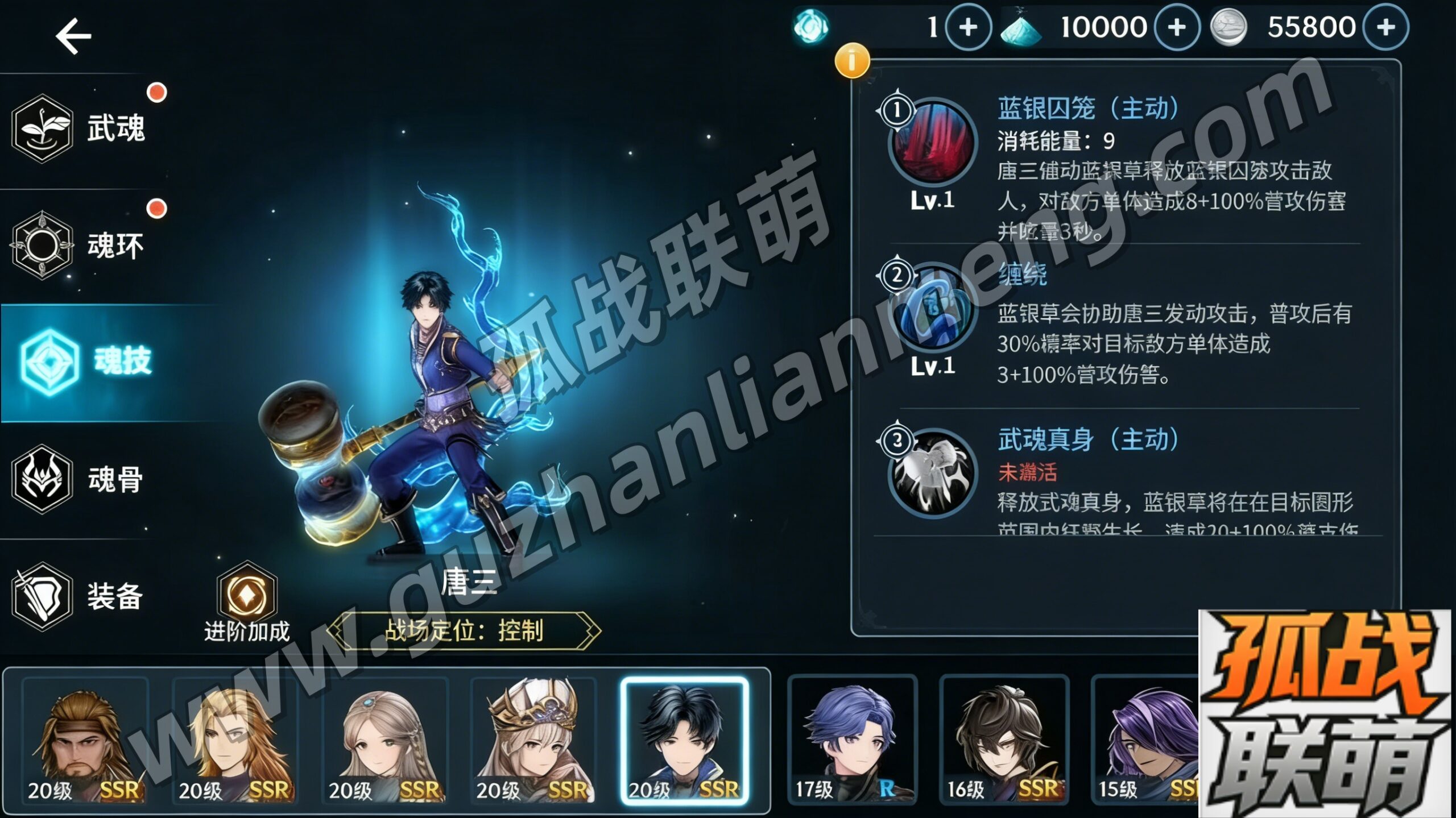This screenshot has width=1456, height=818.
Task: Open the 魂环 tab
Action: click(80, 246)
